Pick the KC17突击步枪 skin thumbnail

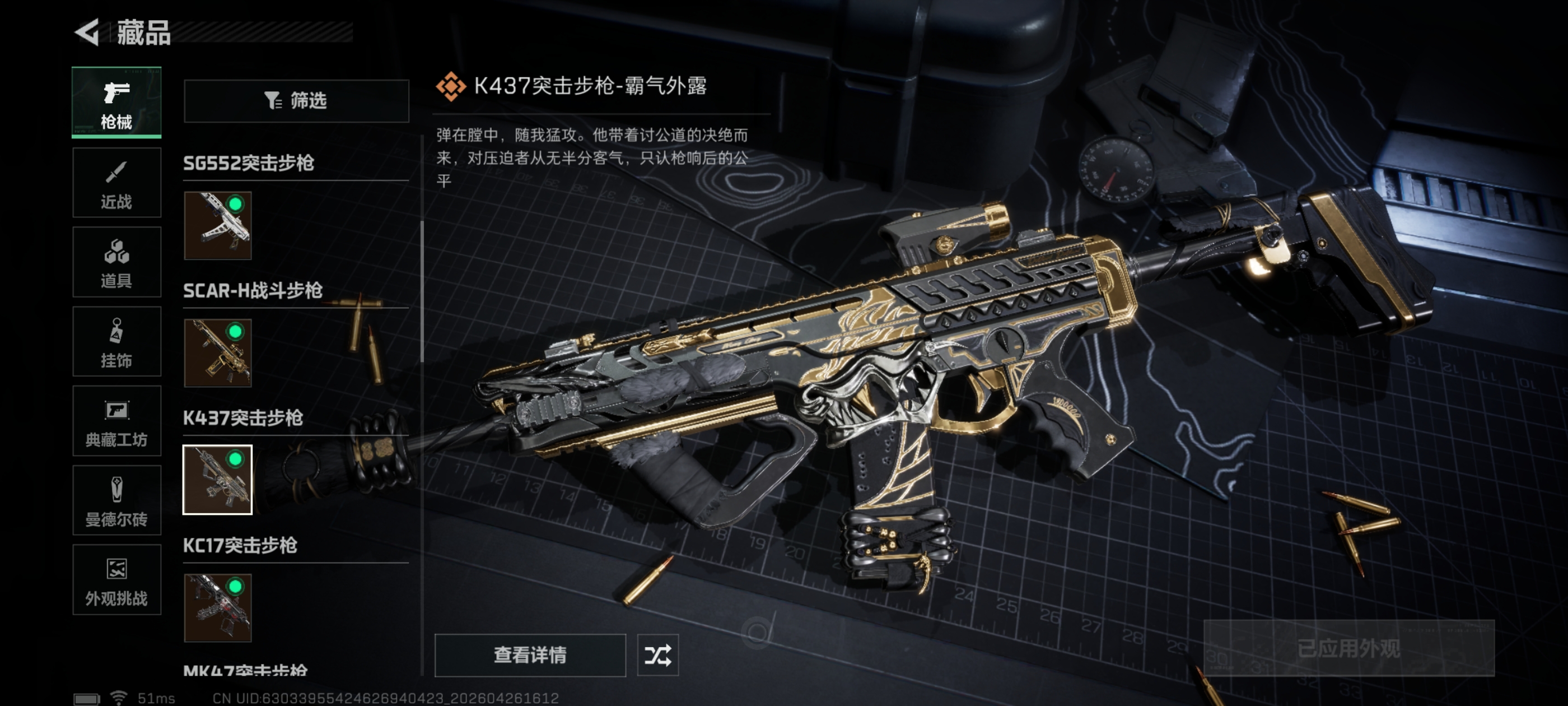(x=218, y=607)
